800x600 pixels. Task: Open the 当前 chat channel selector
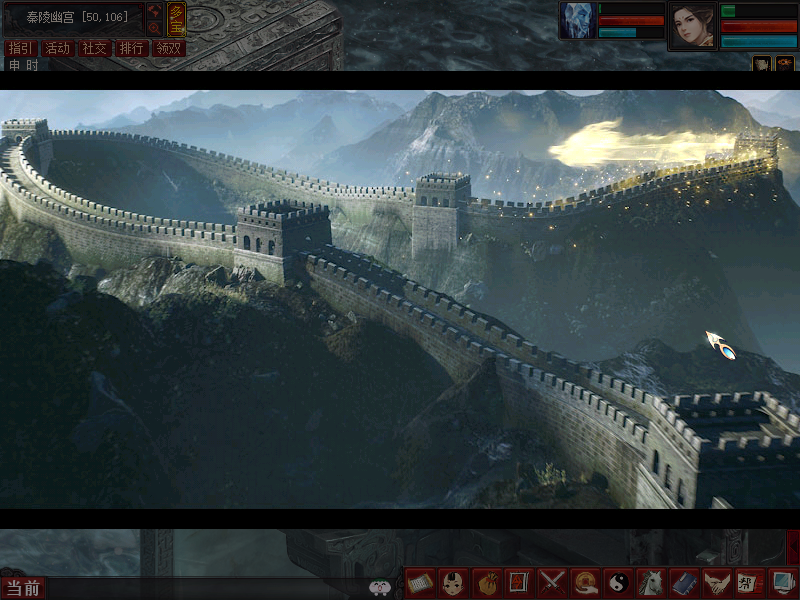pos(22,588)
